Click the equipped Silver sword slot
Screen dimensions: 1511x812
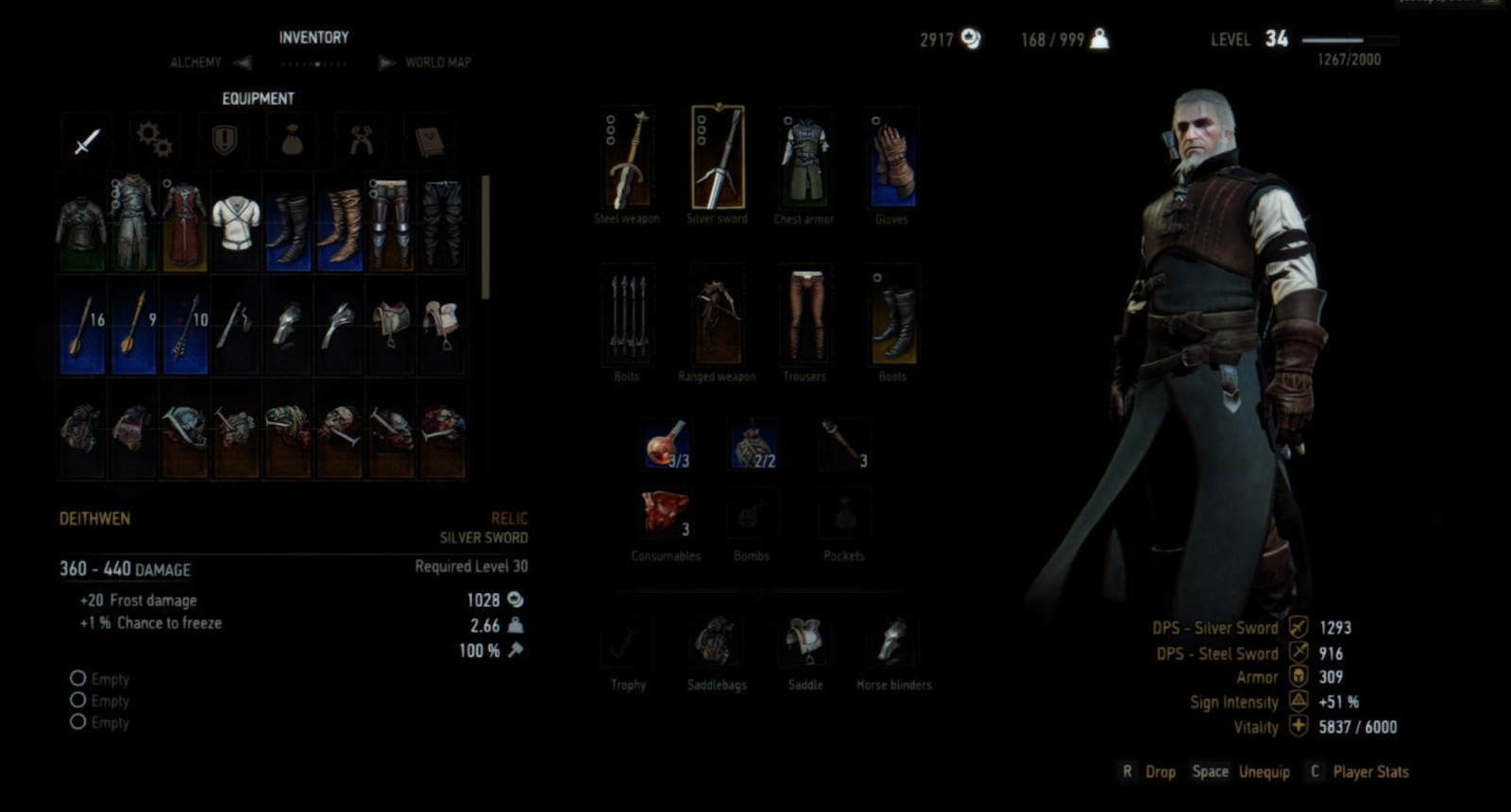[x=716, y=161]
